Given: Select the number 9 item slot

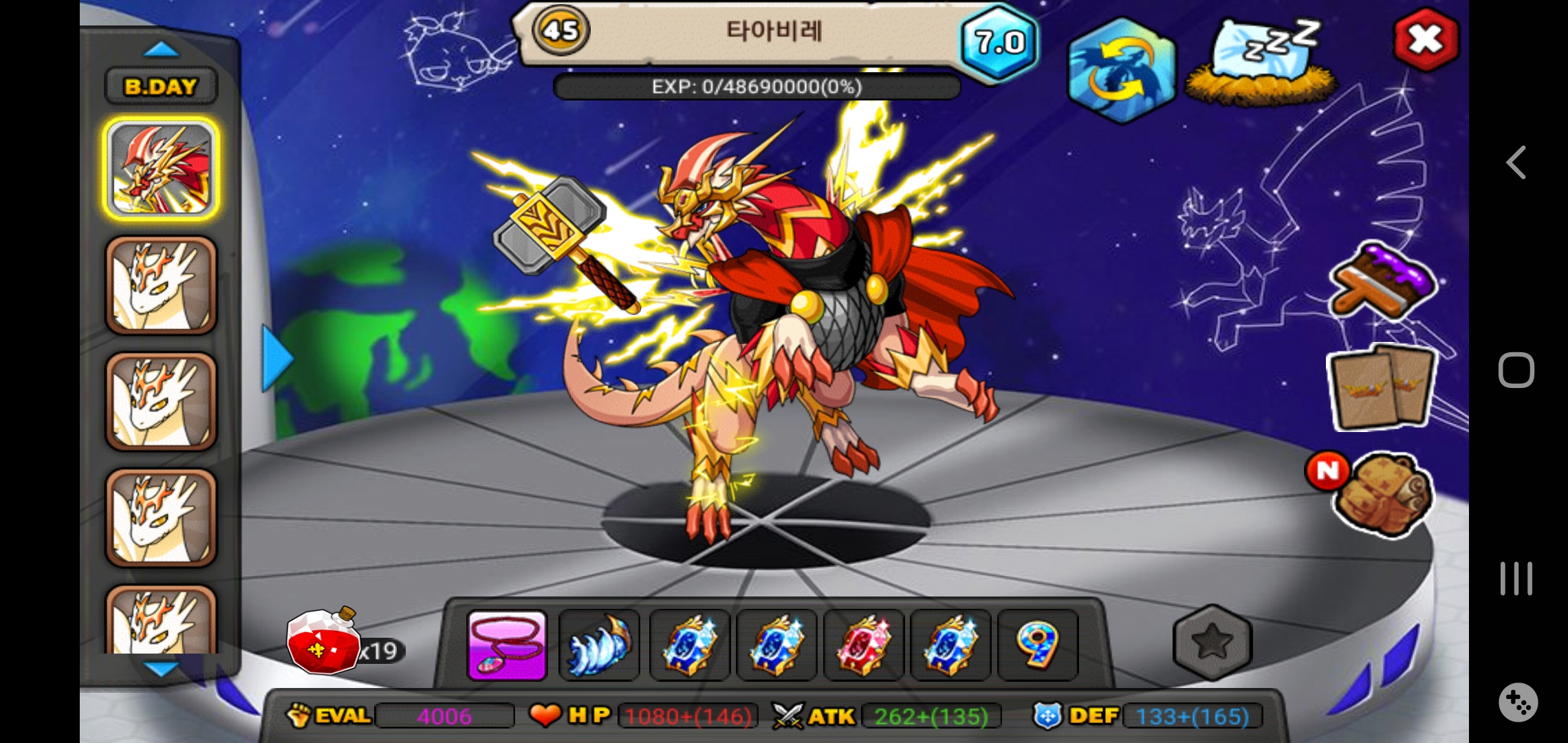Looking at the screenshot, I should pos(1037,645).
